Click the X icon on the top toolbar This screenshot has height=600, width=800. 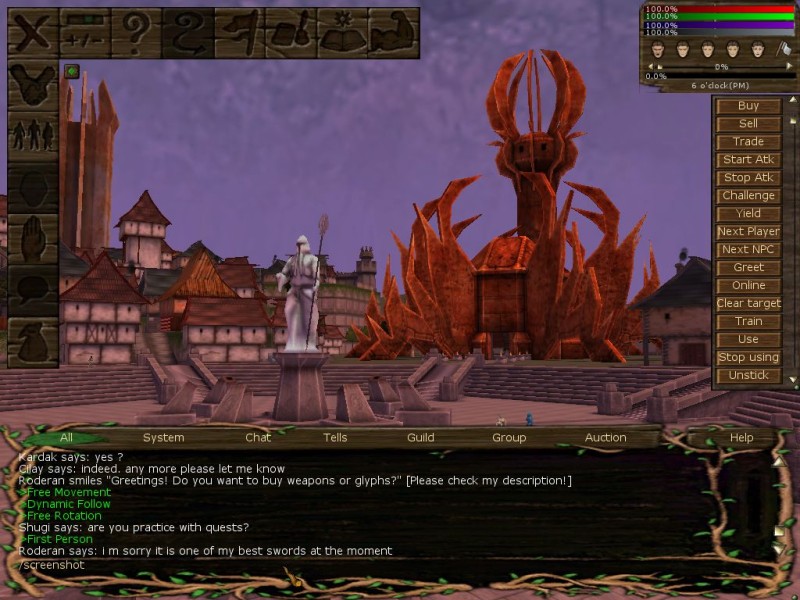[x=32, y=31]
